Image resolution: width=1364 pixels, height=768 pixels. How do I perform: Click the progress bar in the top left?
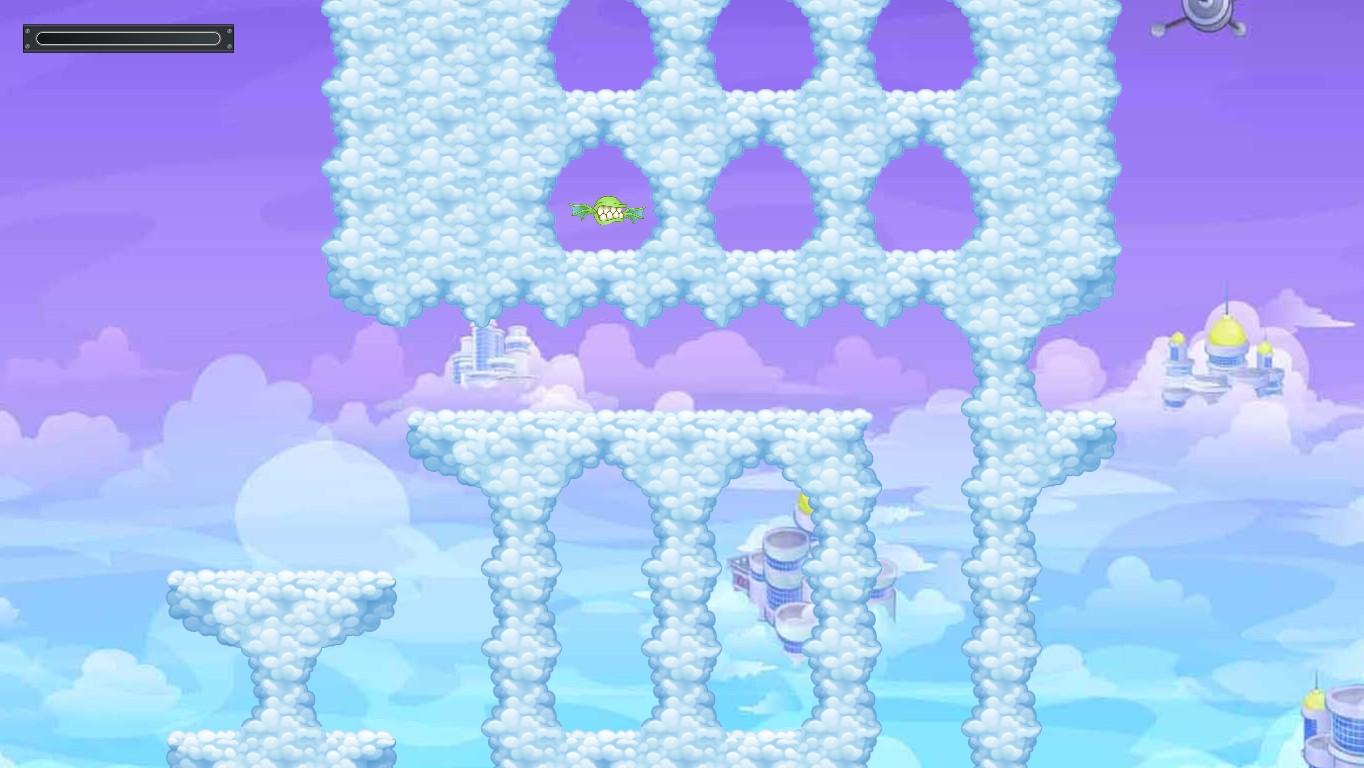127,38
